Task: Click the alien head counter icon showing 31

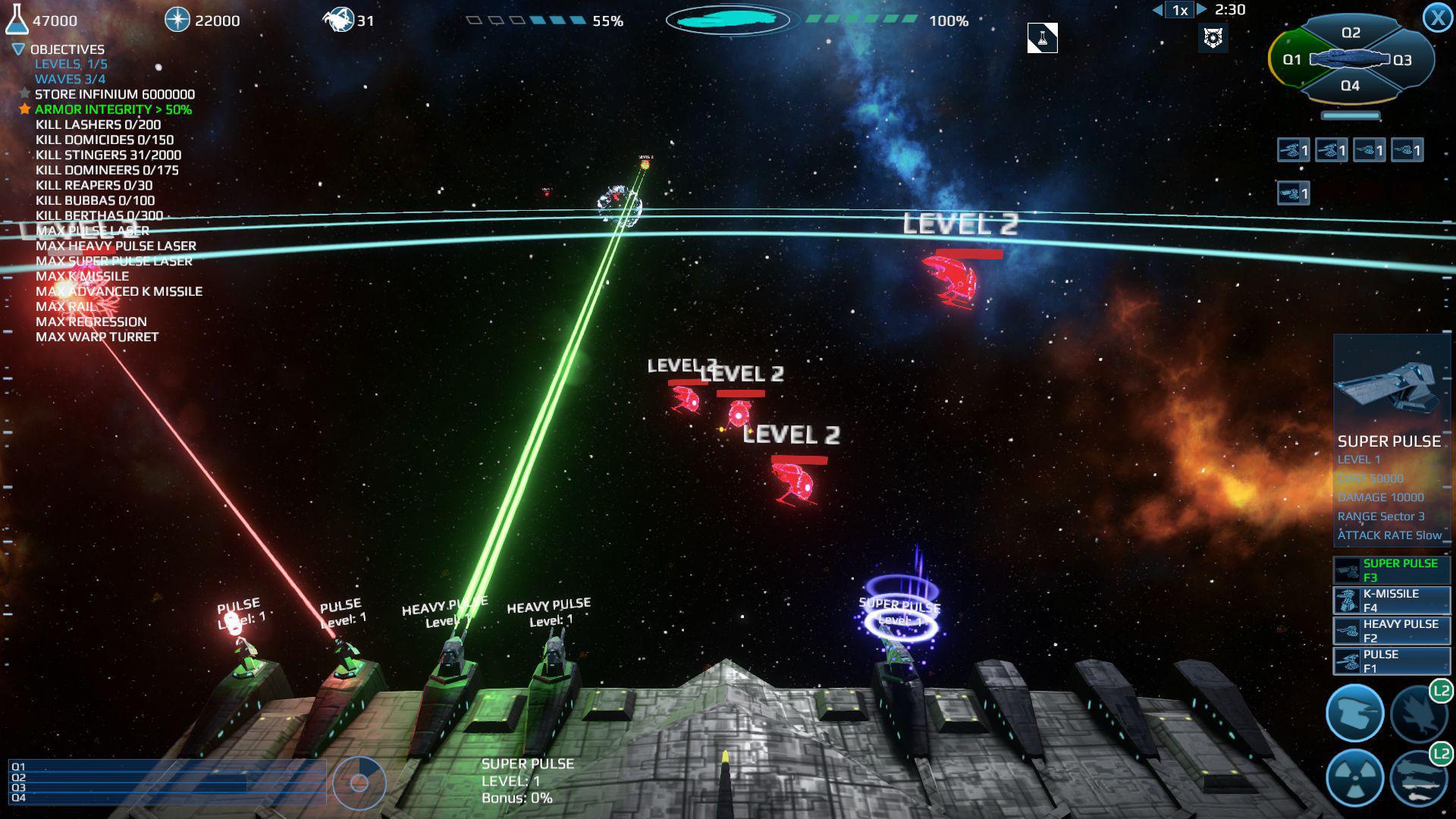Action: pyautogui.click(x=340, y=20)
